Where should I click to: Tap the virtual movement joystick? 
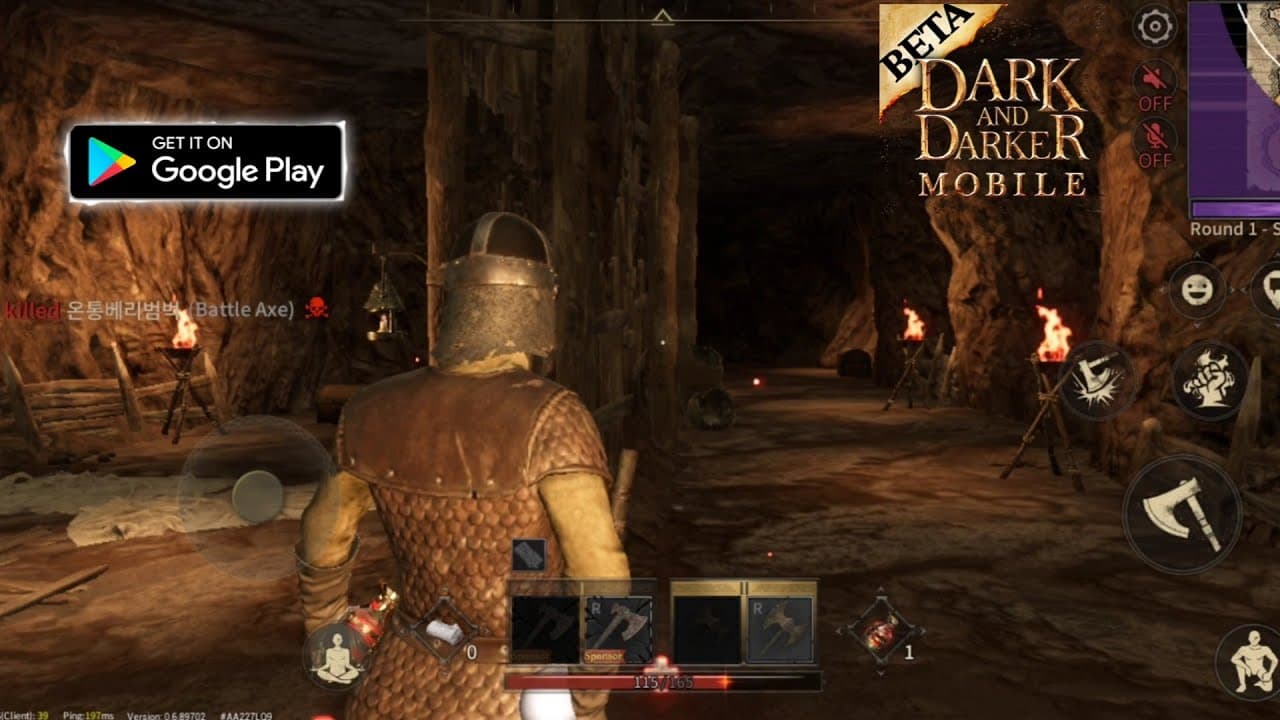[256, 497]
